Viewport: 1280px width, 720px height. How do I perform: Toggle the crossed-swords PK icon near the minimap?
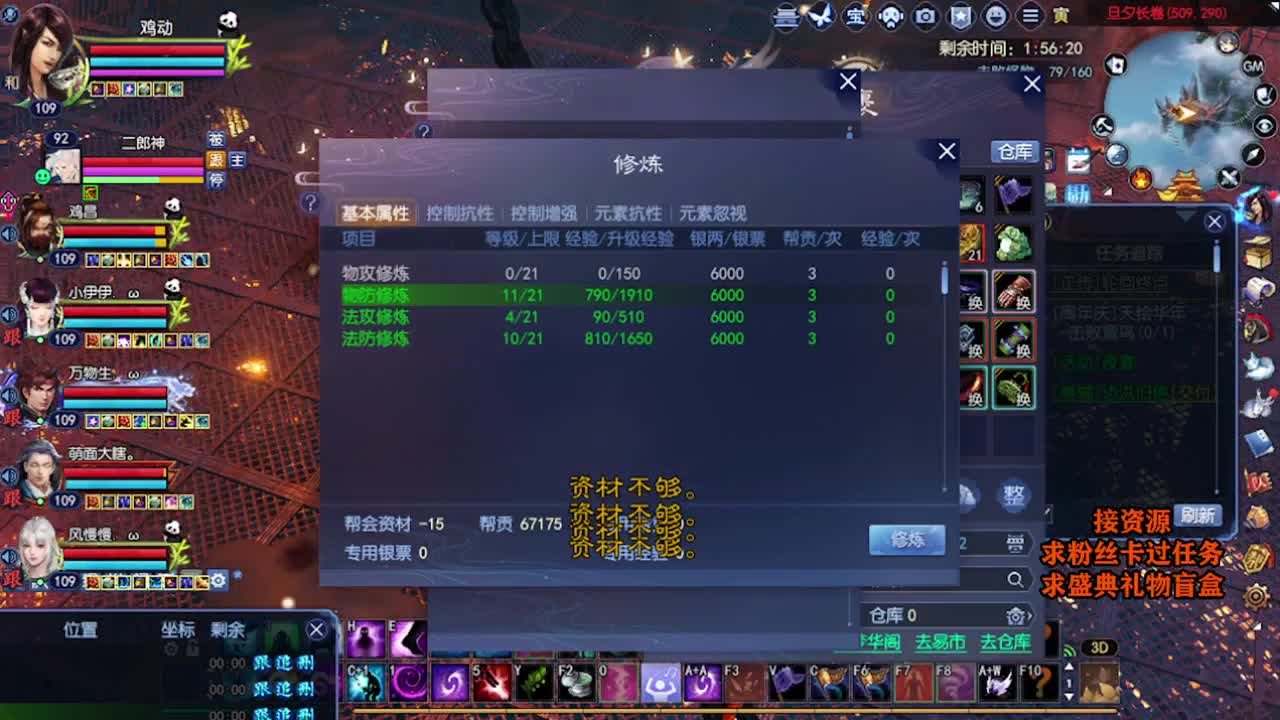pyautogui.click(x=1229, y=176)
